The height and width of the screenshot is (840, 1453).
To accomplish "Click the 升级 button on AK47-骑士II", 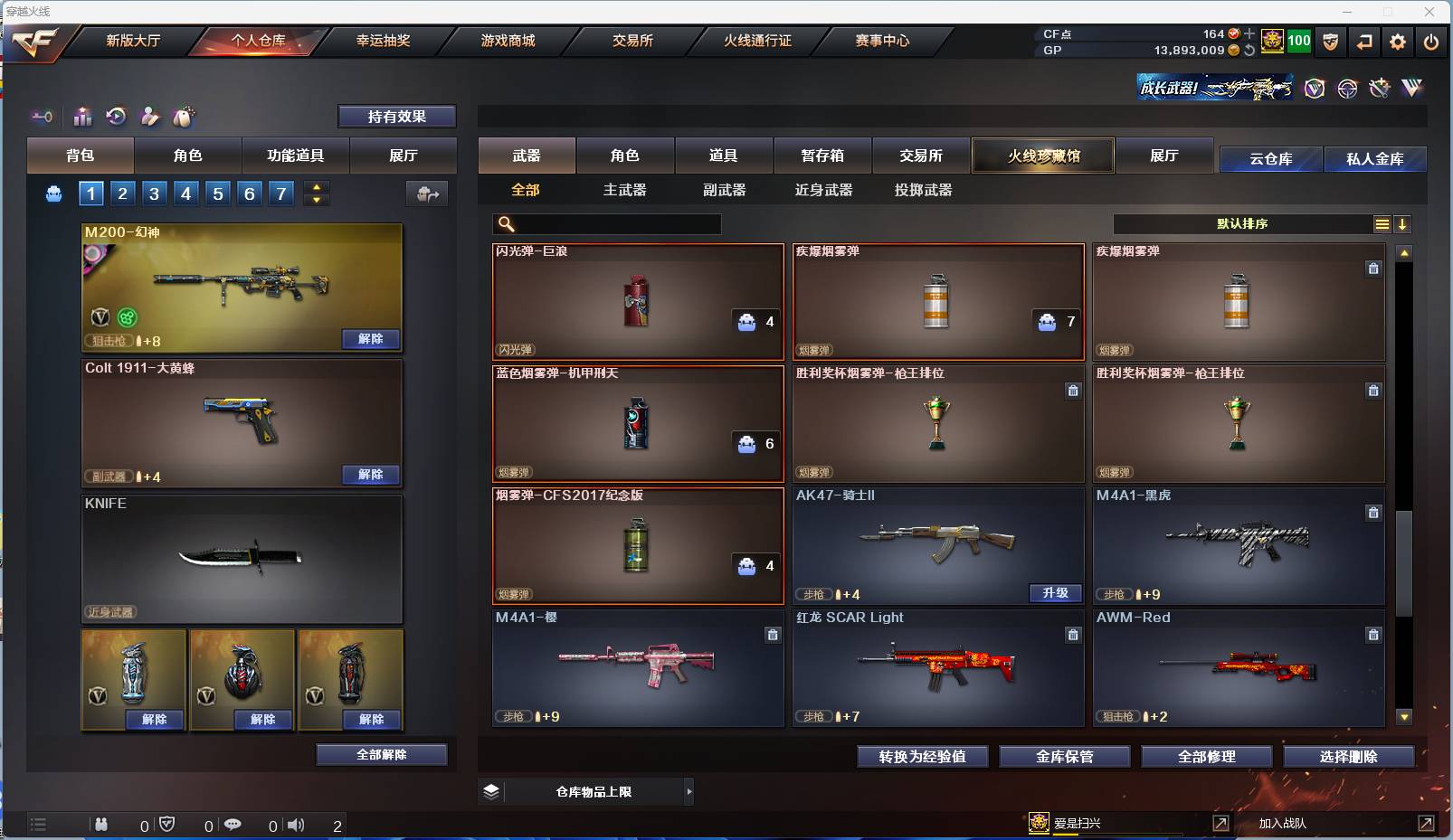I will [x=1055, y=594].
